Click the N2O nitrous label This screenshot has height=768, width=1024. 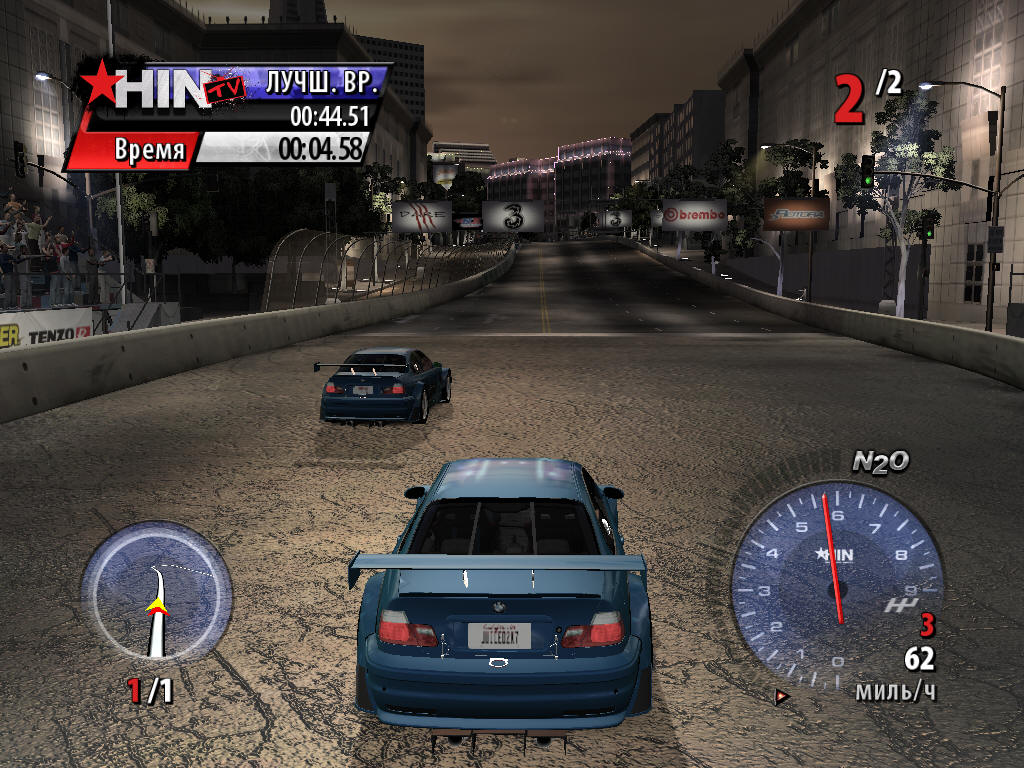click(880, 461)
